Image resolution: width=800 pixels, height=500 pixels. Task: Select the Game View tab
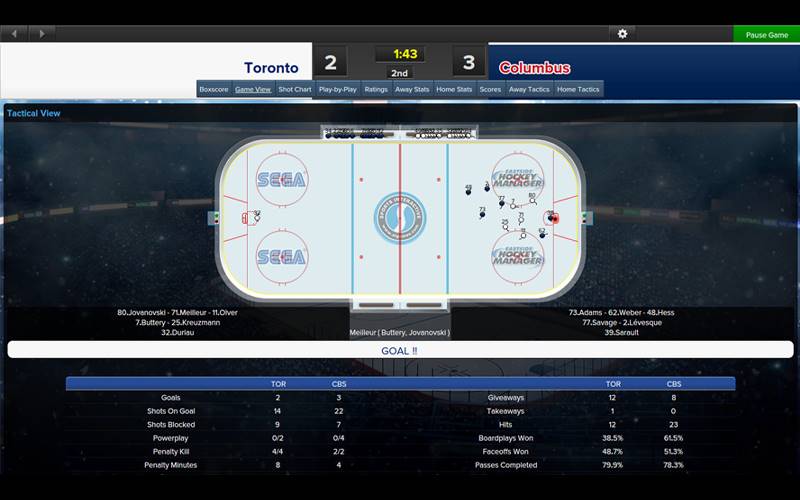coord(253,89)
